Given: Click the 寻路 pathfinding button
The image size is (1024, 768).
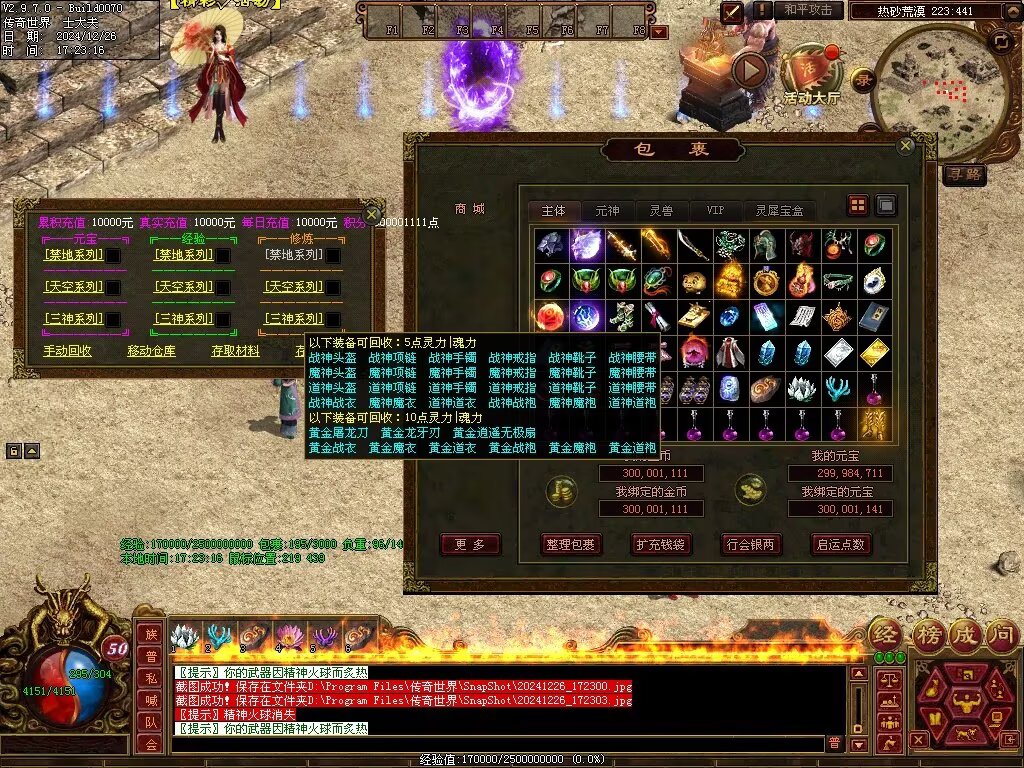Looking at the screenshot, I should 964,175.
